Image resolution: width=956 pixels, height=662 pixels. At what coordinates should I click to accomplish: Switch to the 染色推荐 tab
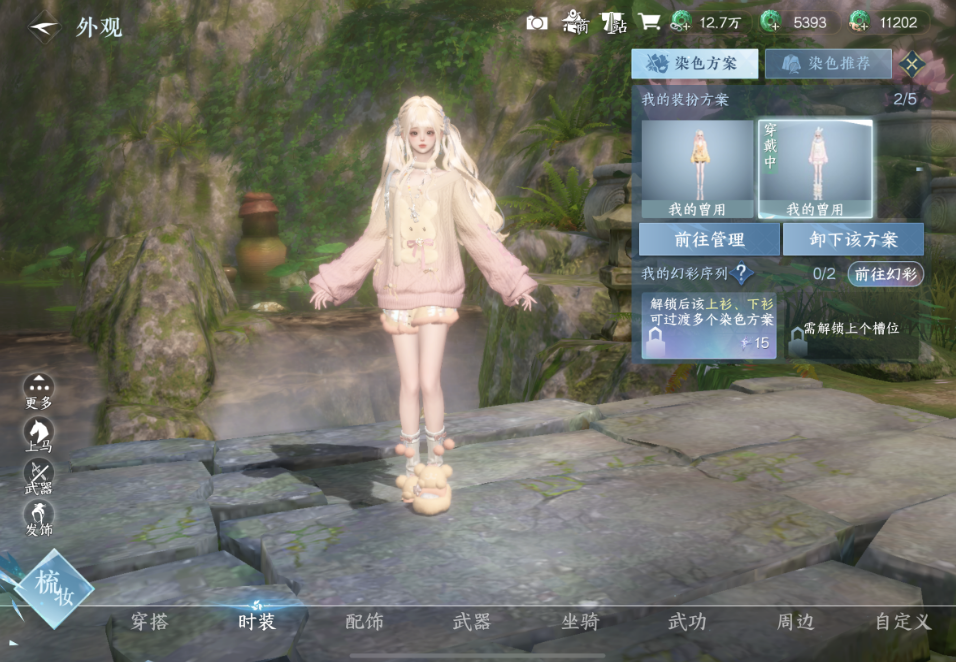(x=828, y=63)
